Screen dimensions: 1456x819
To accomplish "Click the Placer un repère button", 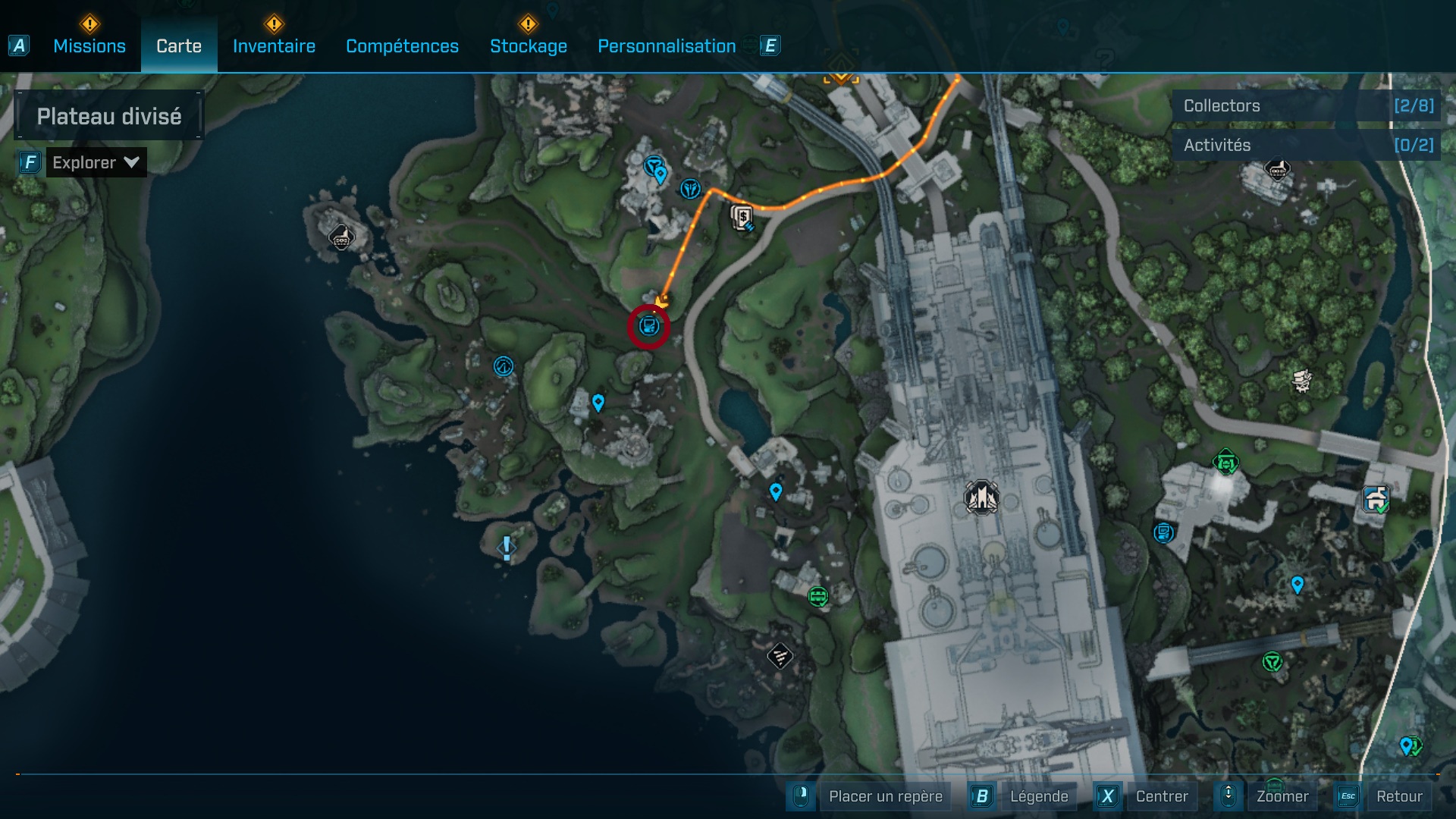I will (x=885, y=796).
